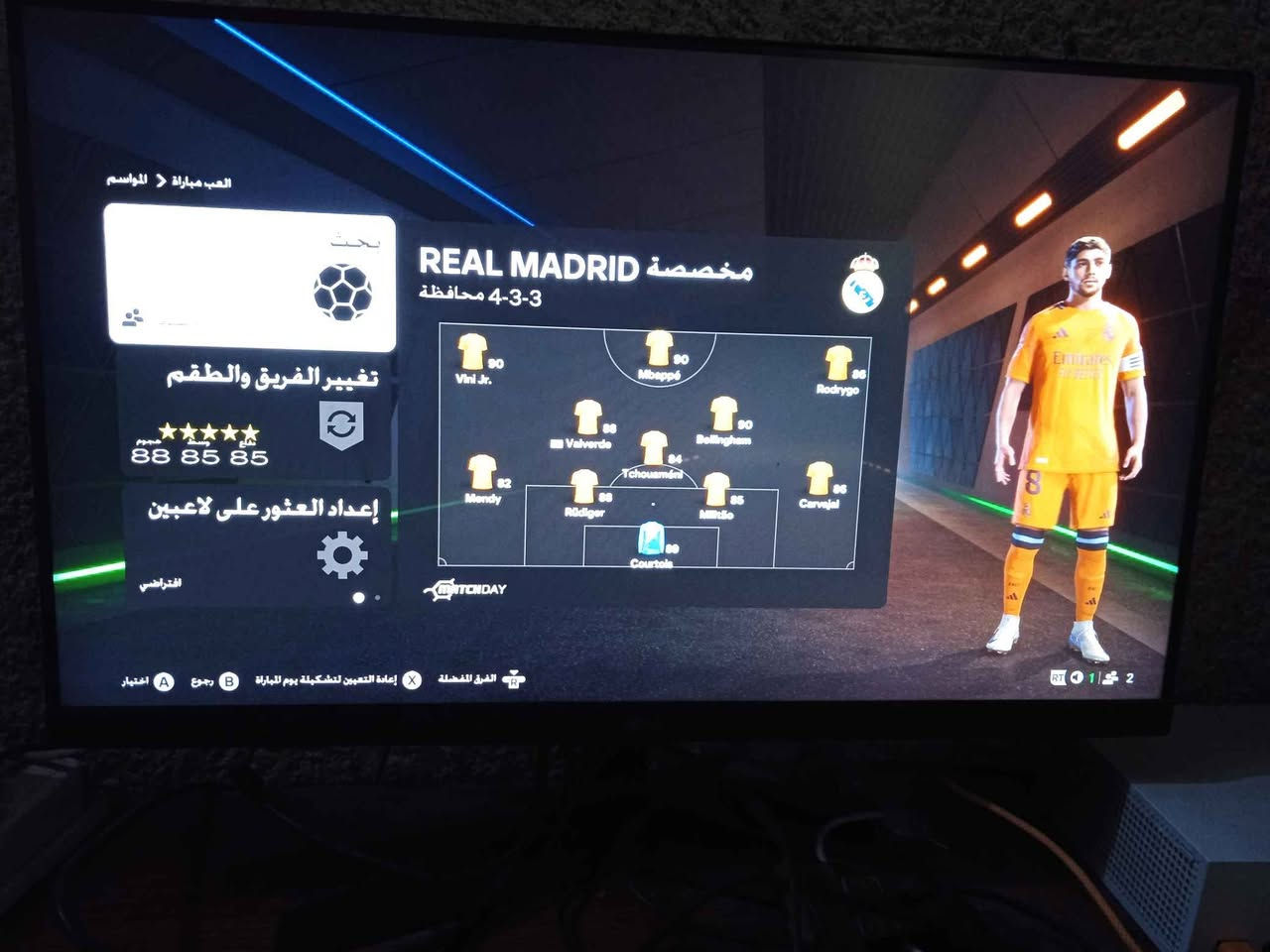Open the gear icon under إعداد العثور على لاعبين
The width and height of the screenshot is (1270, 952).
click(x=342, y=556)
